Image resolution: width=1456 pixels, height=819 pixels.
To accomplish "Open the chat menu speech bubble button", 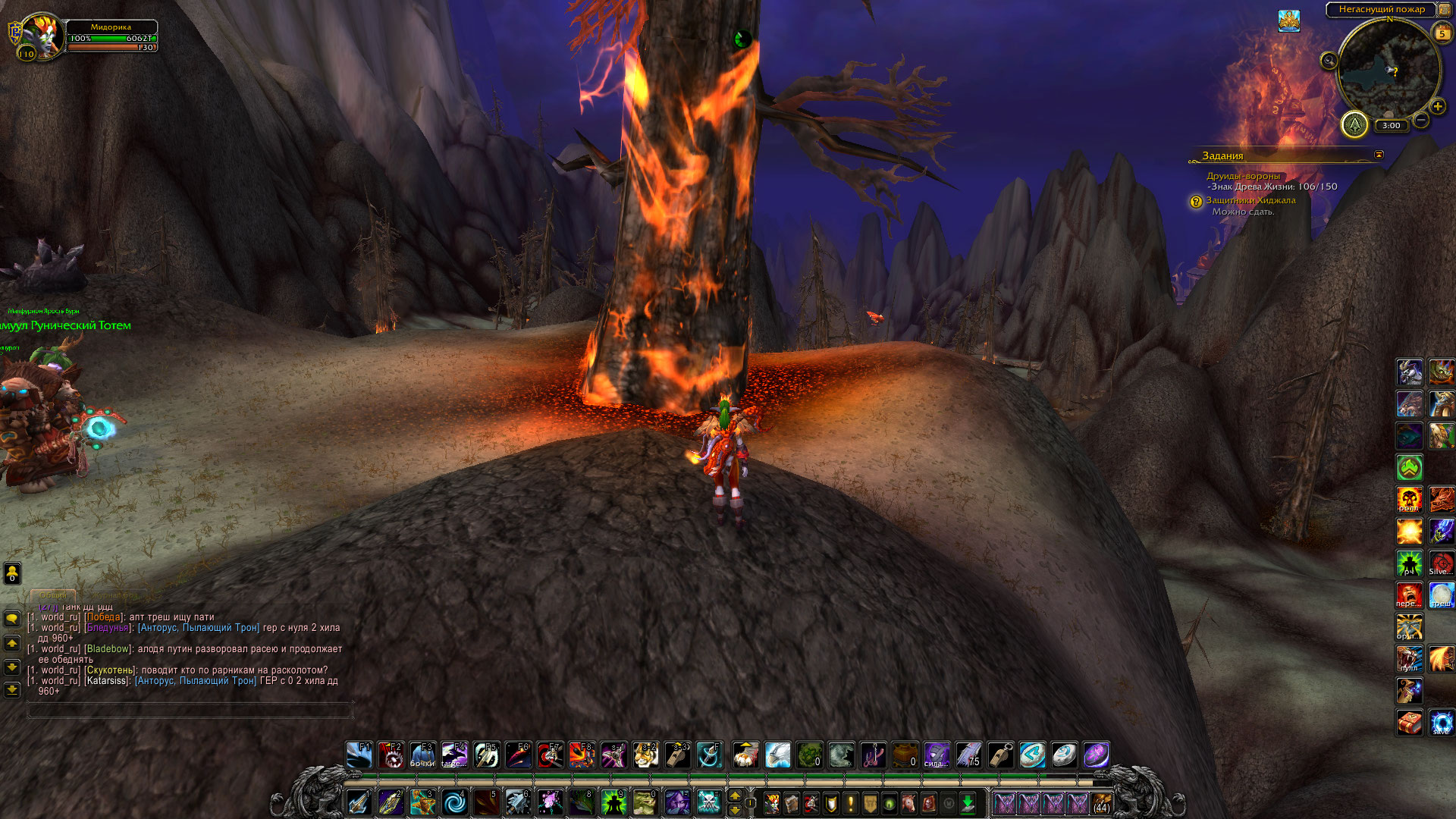I will coord(12,619).
